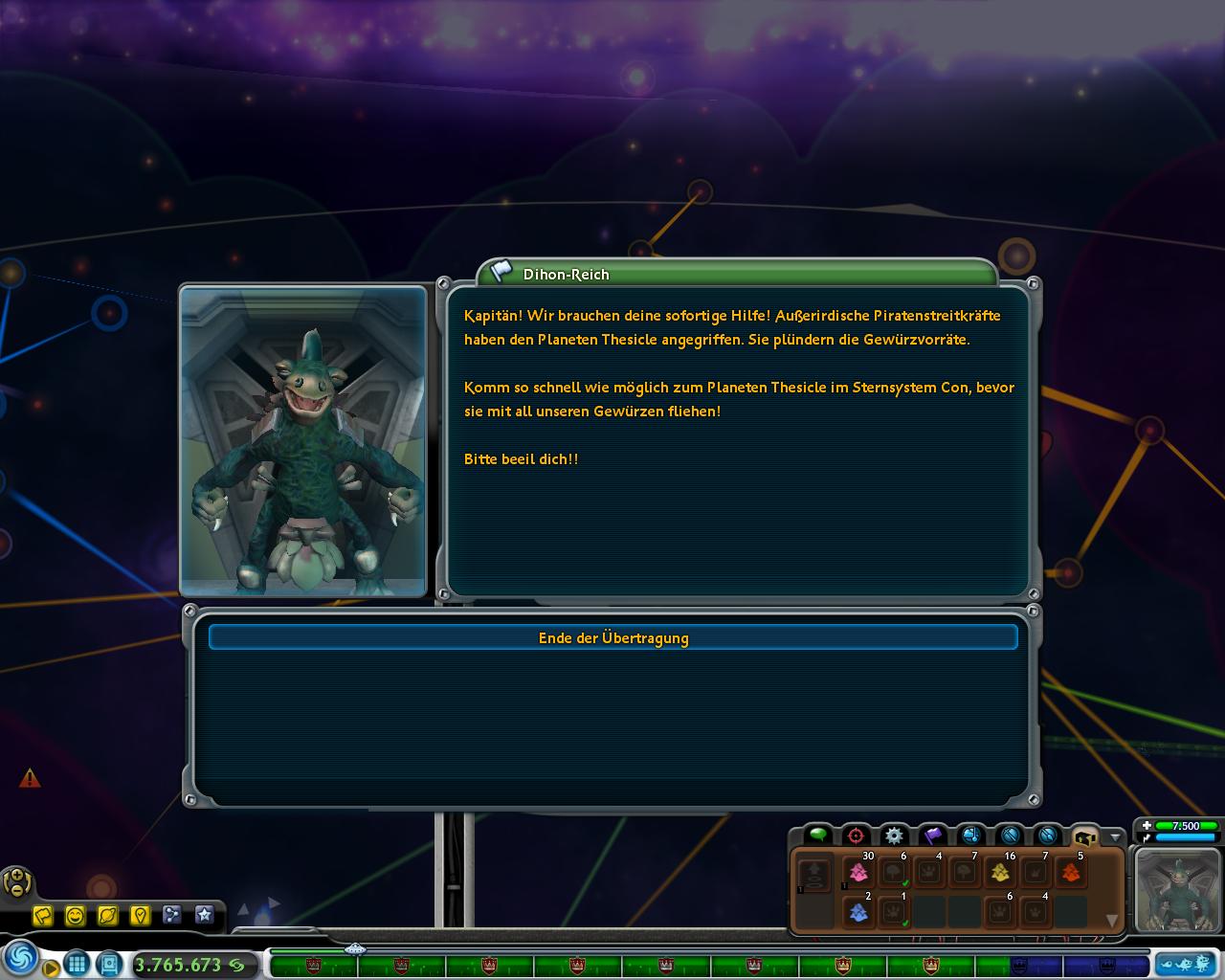Open the green speech bubble tool tab
The height and width of the screenshot is (980, 1225).
(817, 835)
